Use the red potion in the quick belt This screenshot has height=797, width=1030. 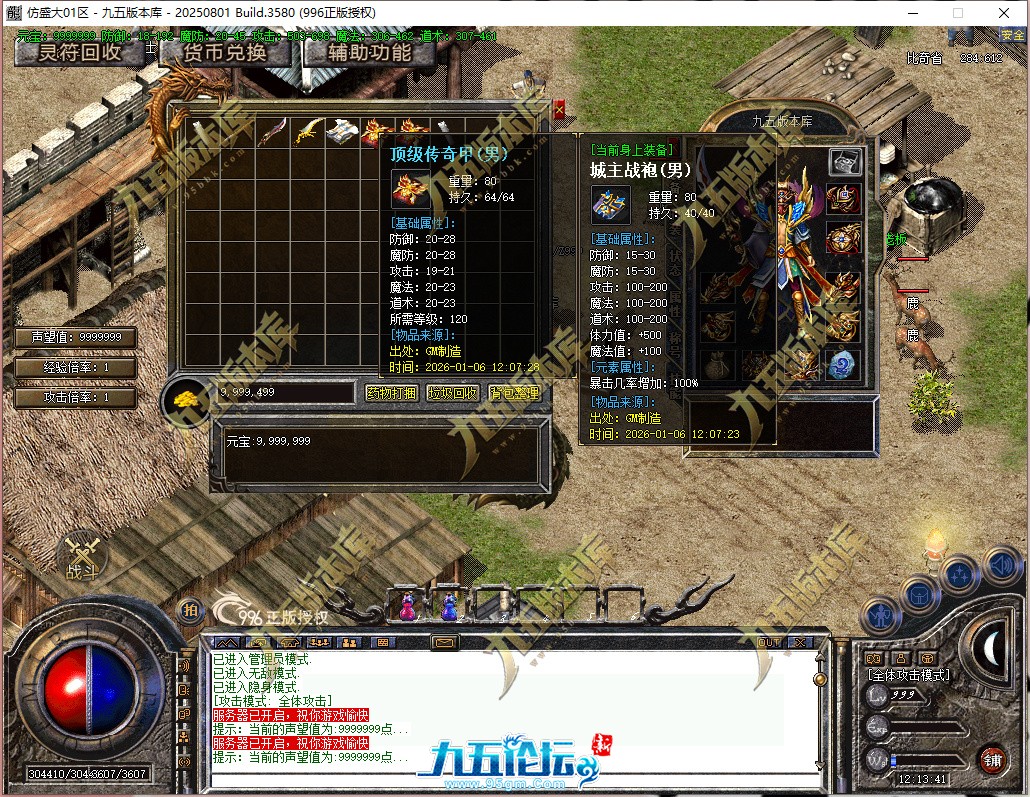pyautogui.click(x=408, y=605)
